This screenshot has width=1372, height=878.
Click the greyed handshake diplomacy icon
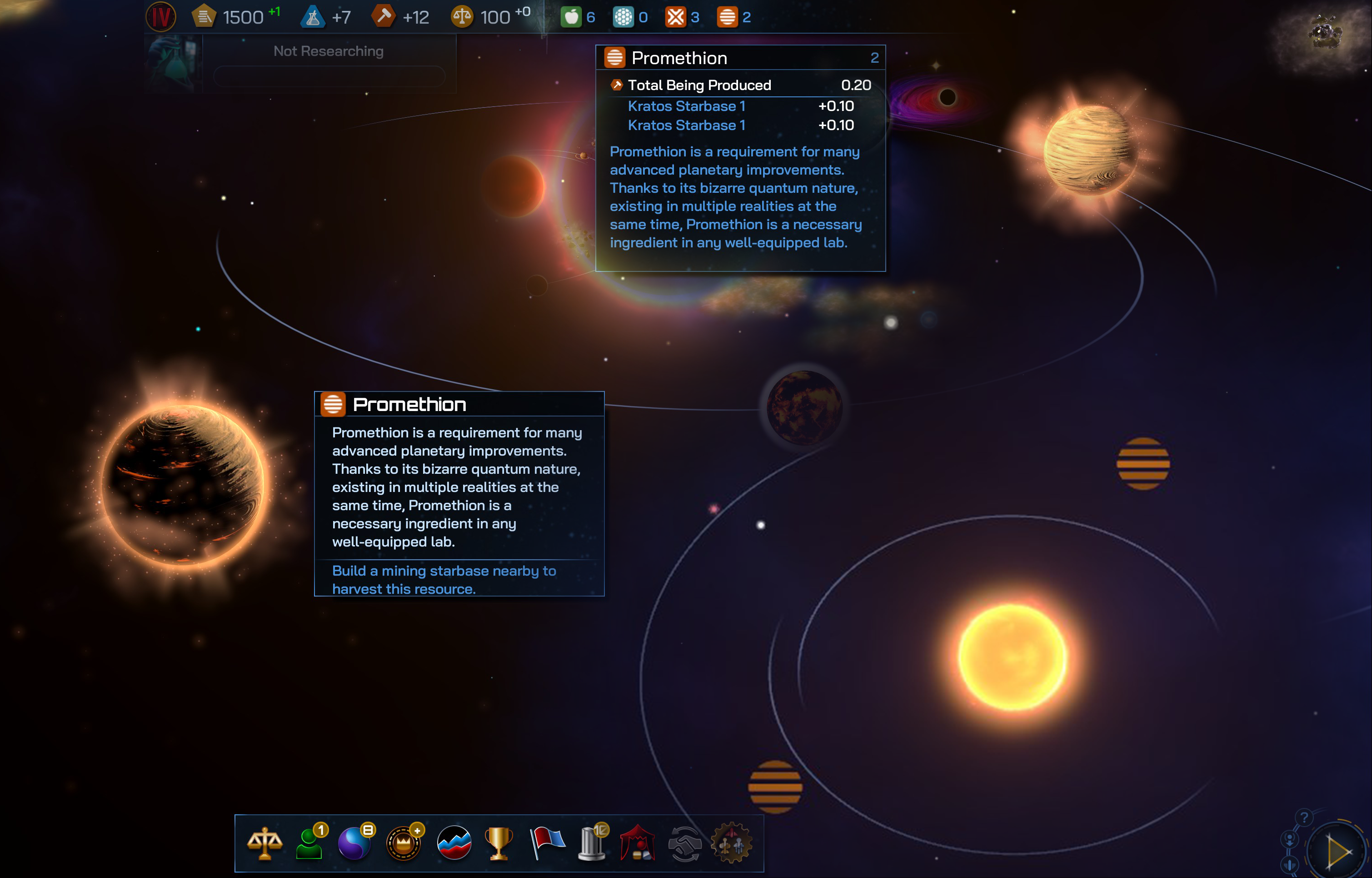point(684,844)
